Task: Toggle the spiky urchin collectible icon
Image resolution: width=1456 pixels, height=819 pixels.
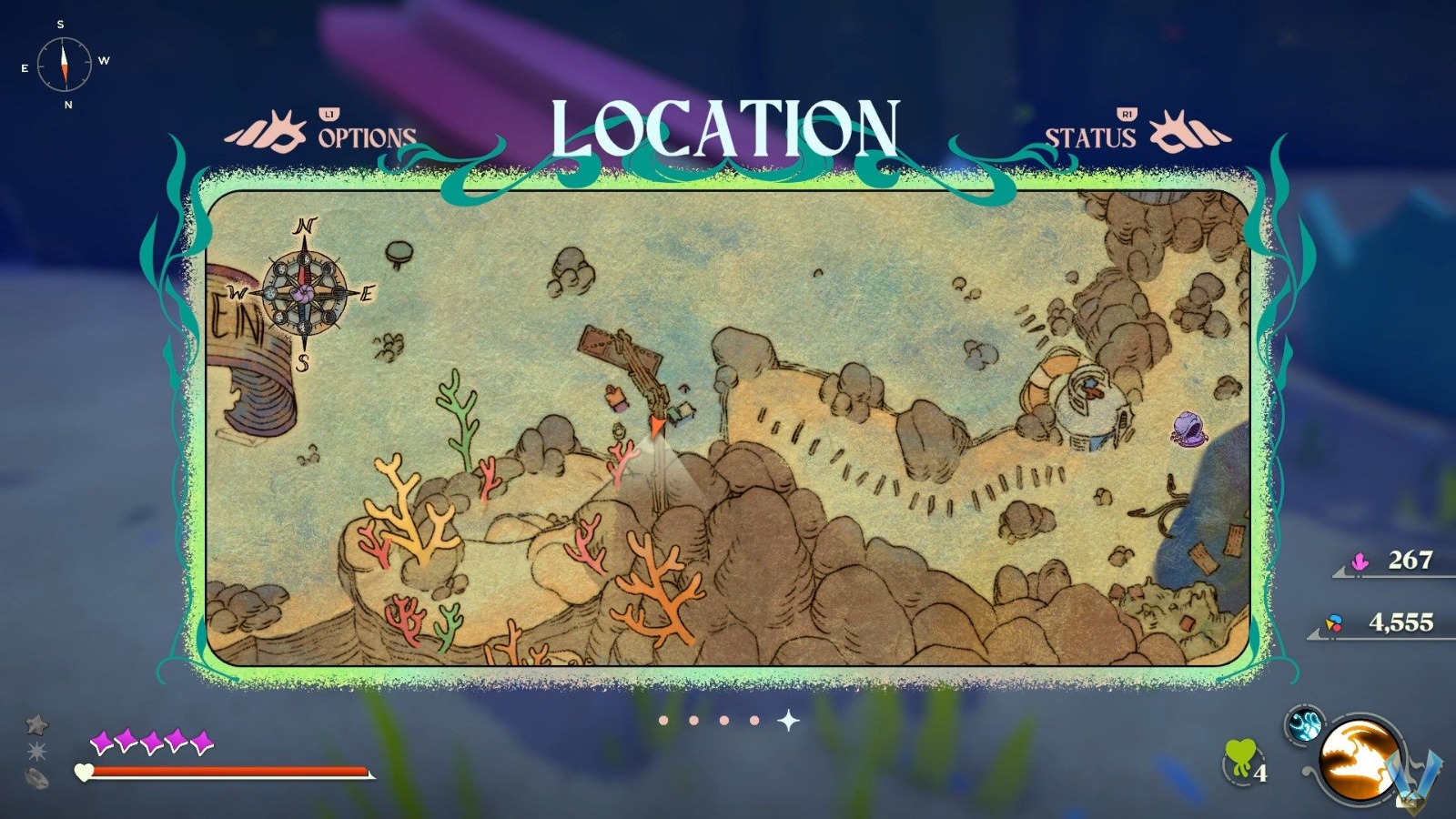Action: tap(36, 750)
